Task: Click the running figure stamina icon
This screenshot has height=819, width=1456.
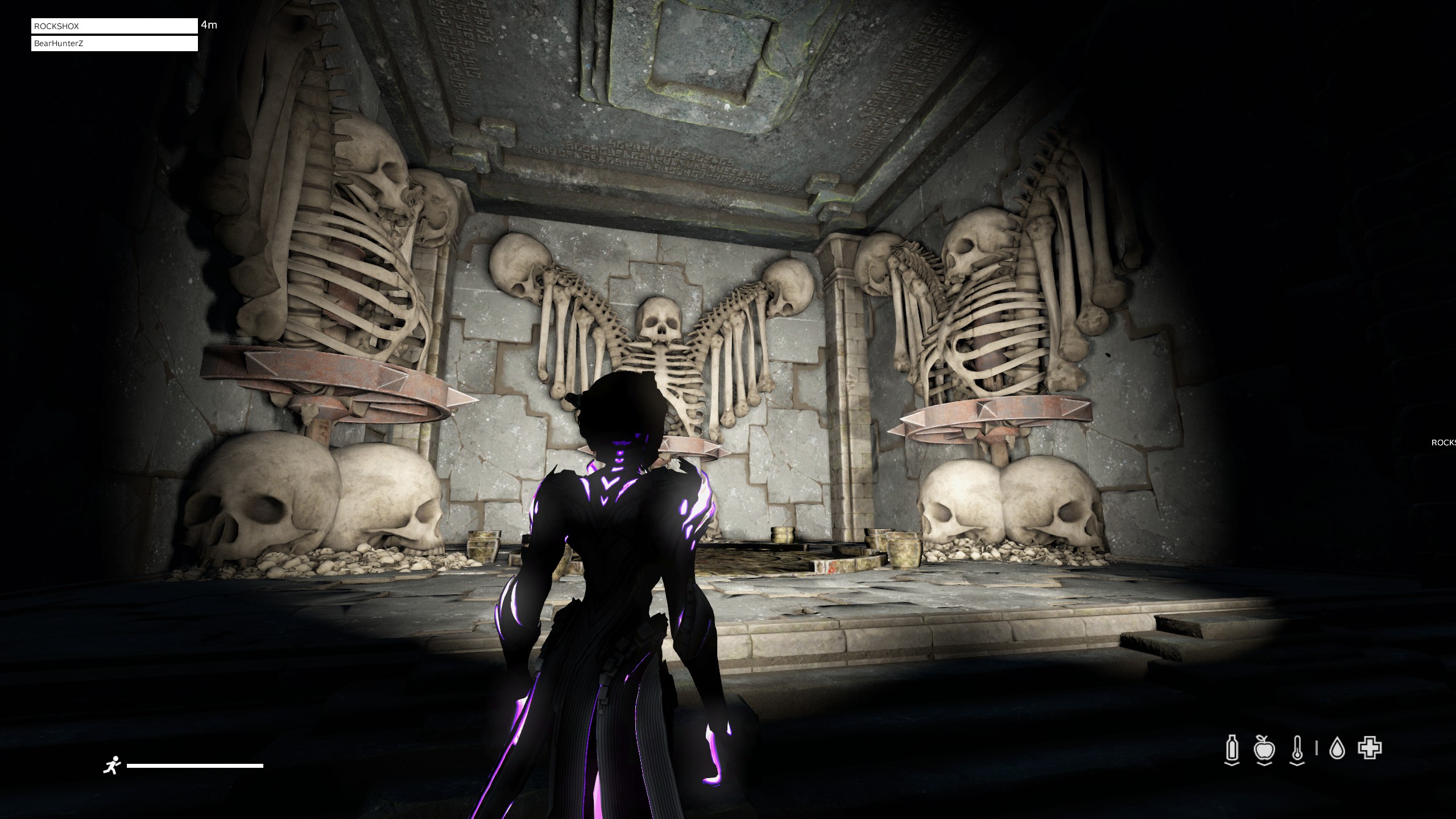Action: coord(112,766)
